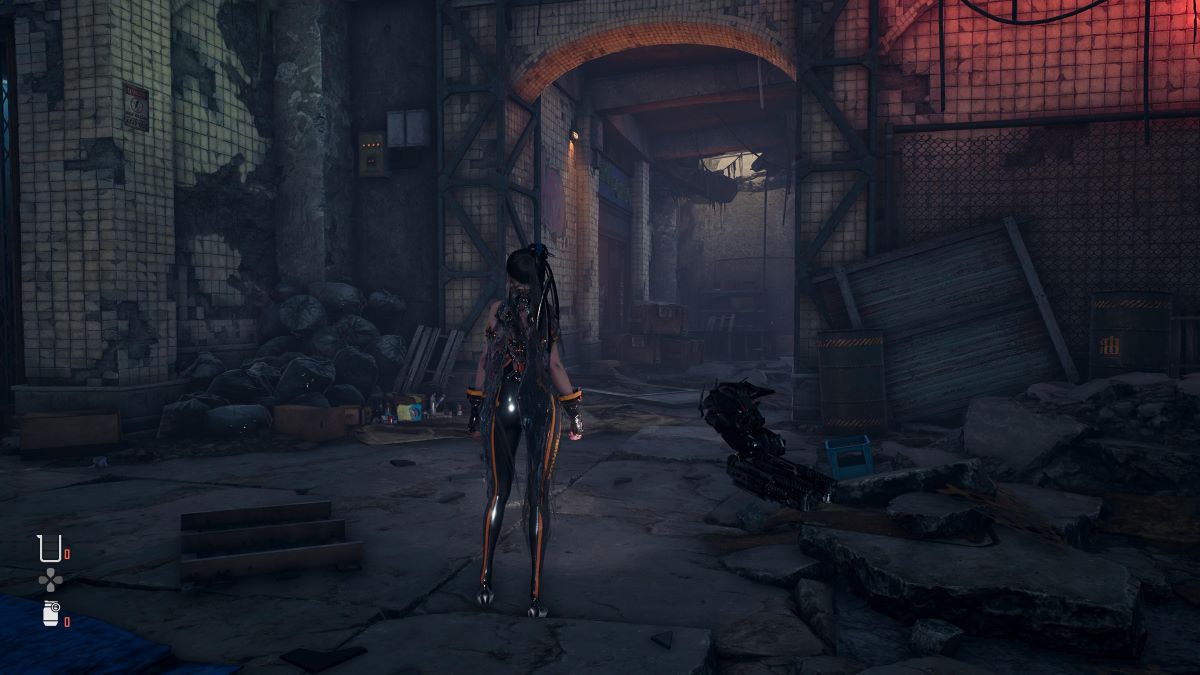Use the white canister item slot
The width and height of the screenshot is (1200, 675).
tap(50, 614)
